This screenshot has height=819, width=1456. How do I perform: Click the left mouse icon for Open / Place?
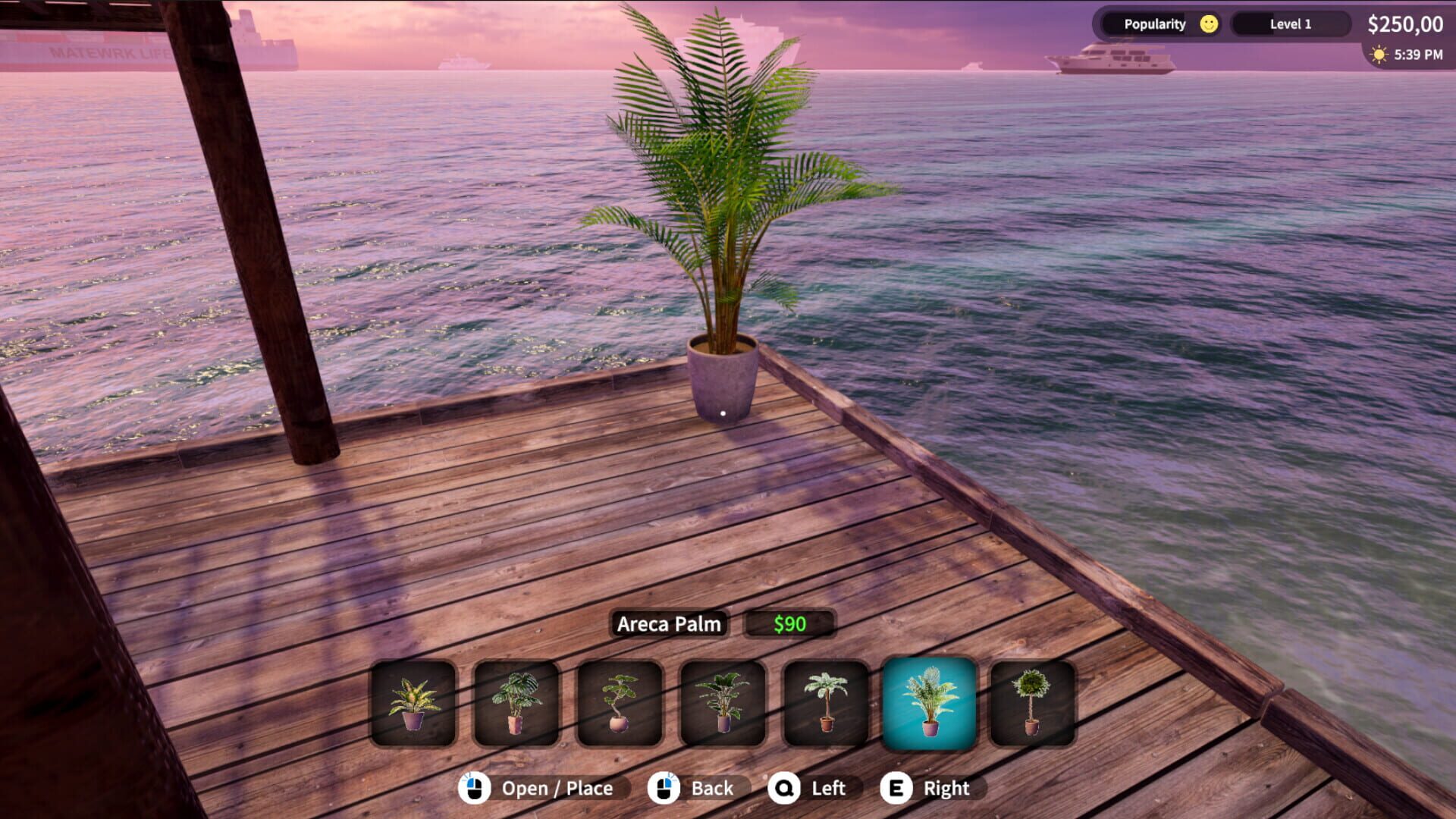click(475, 788)
